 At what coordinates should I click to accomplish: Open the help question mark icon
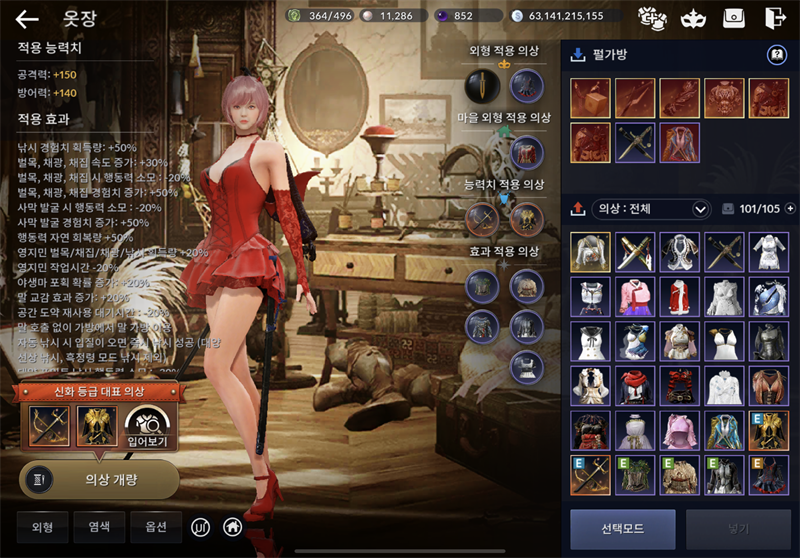pos(775,54)
